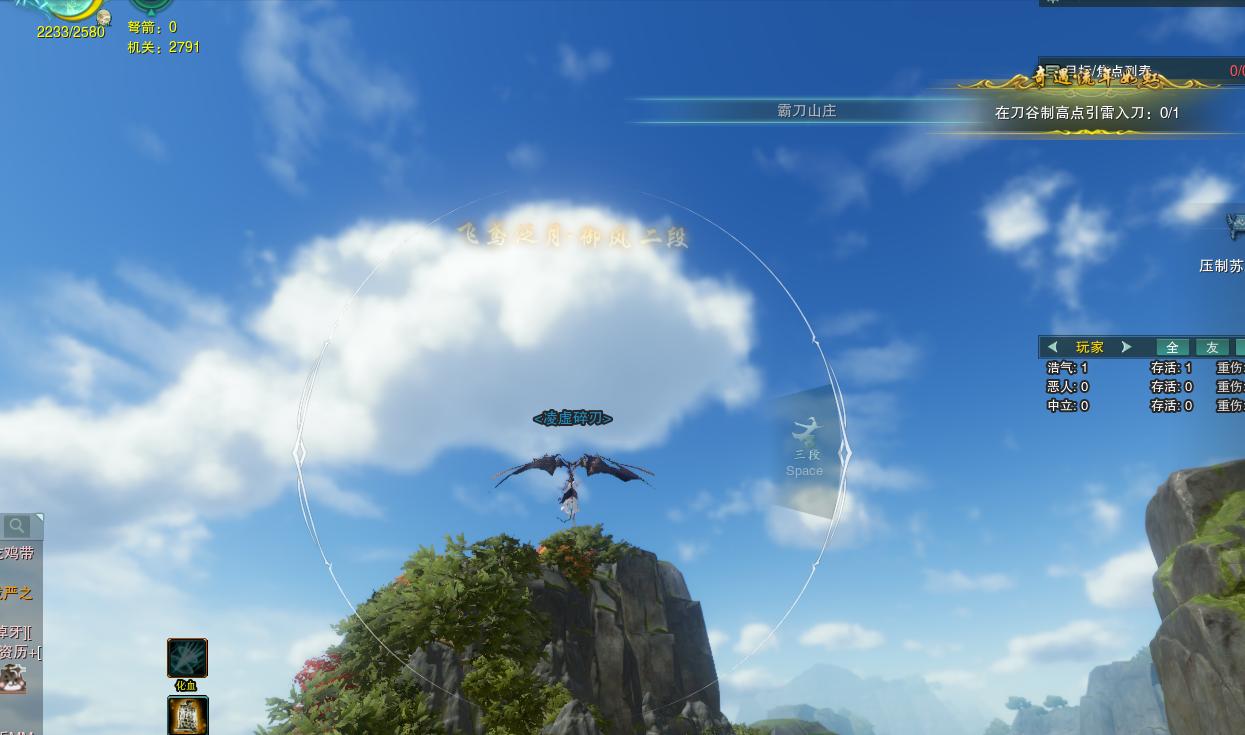Viewport: 1245px width, 735px height.
Task: Select the 压制苏 bronze cauldron icon
Action: (1236, 228)
